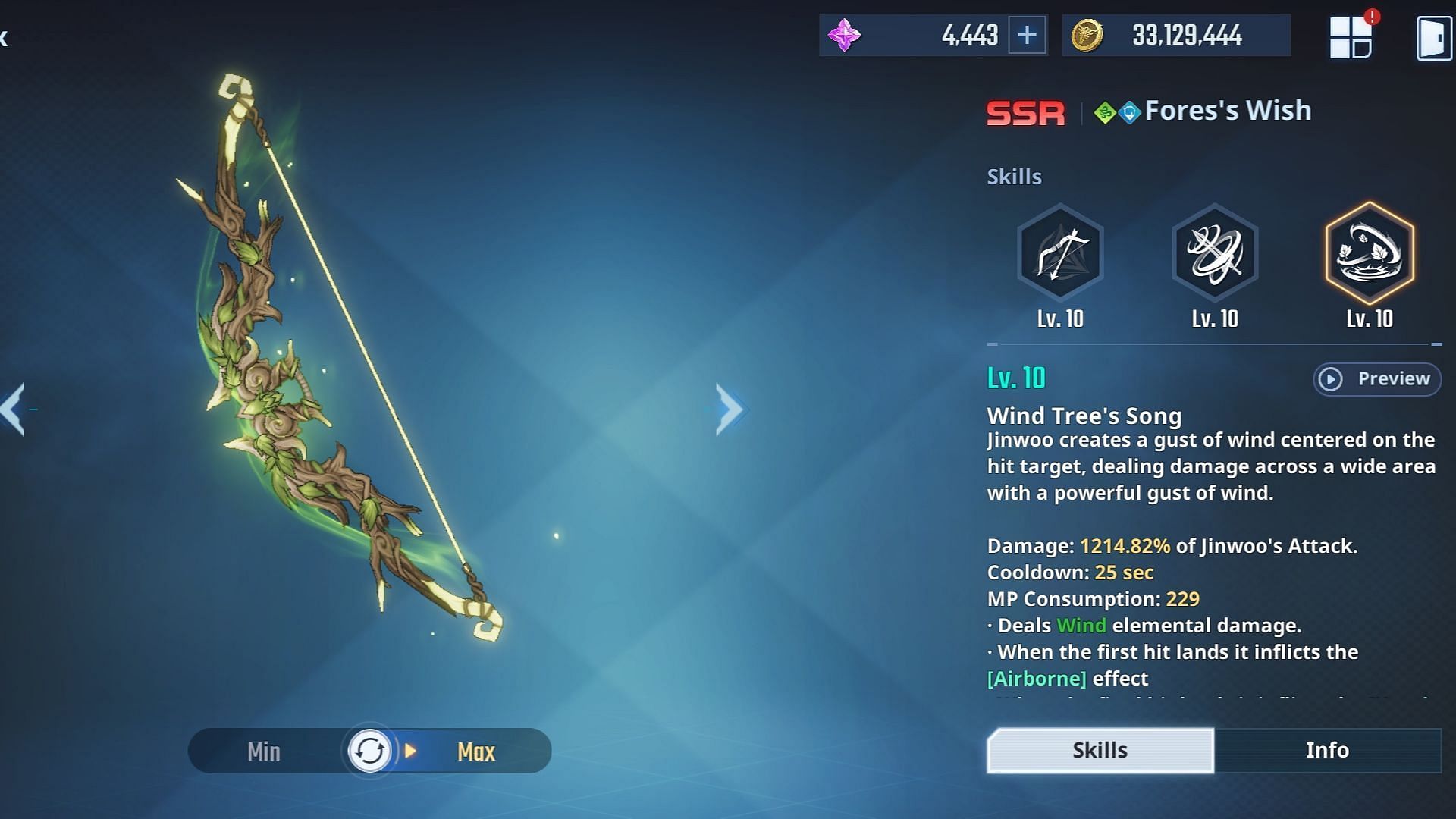Go to previous weapon with left arrow
Viewport: 1456px width, 819px height.
click(x=14, y=409)
